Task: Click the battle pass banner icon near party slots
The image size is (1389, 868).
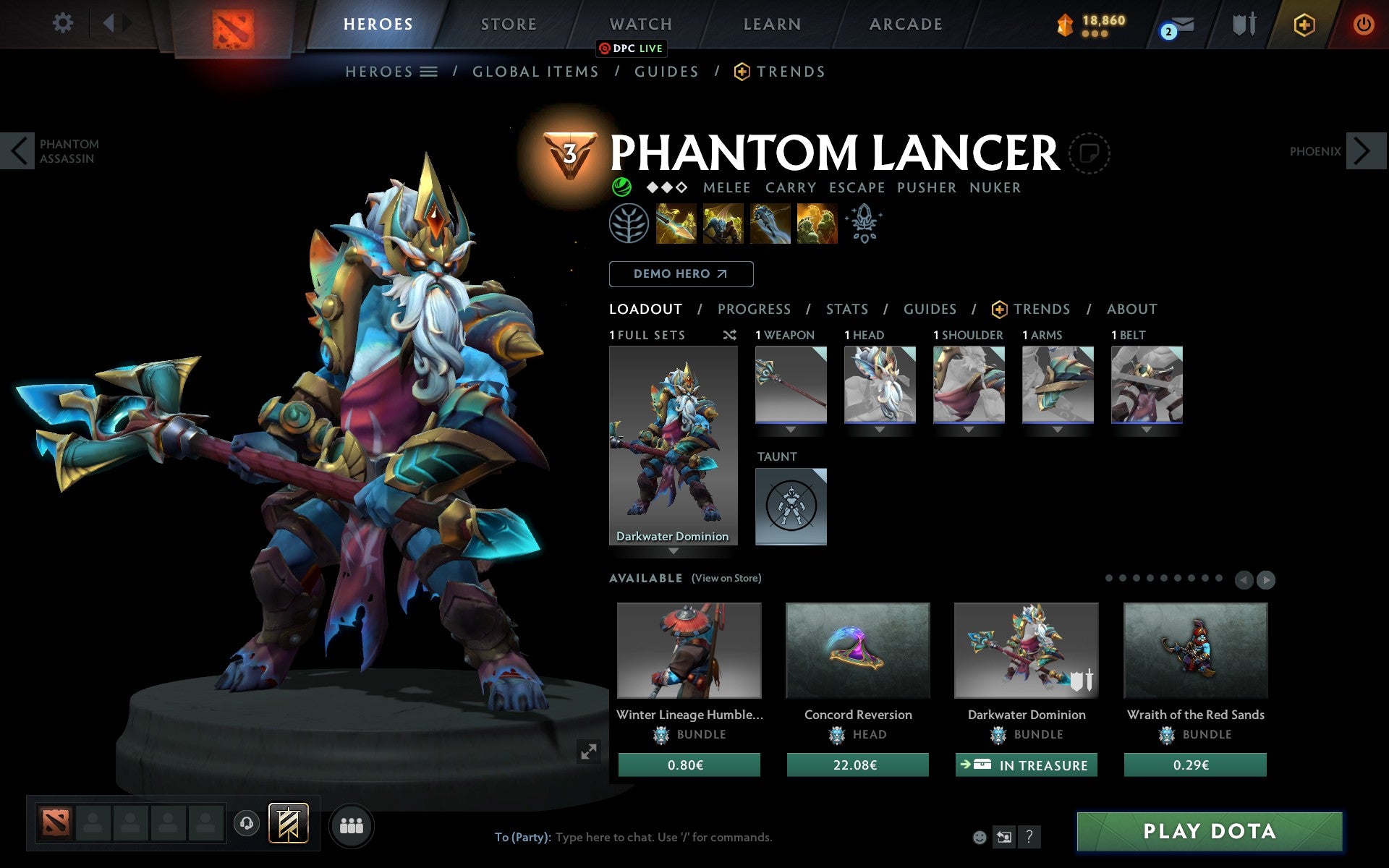Action: tap(288, 822)
